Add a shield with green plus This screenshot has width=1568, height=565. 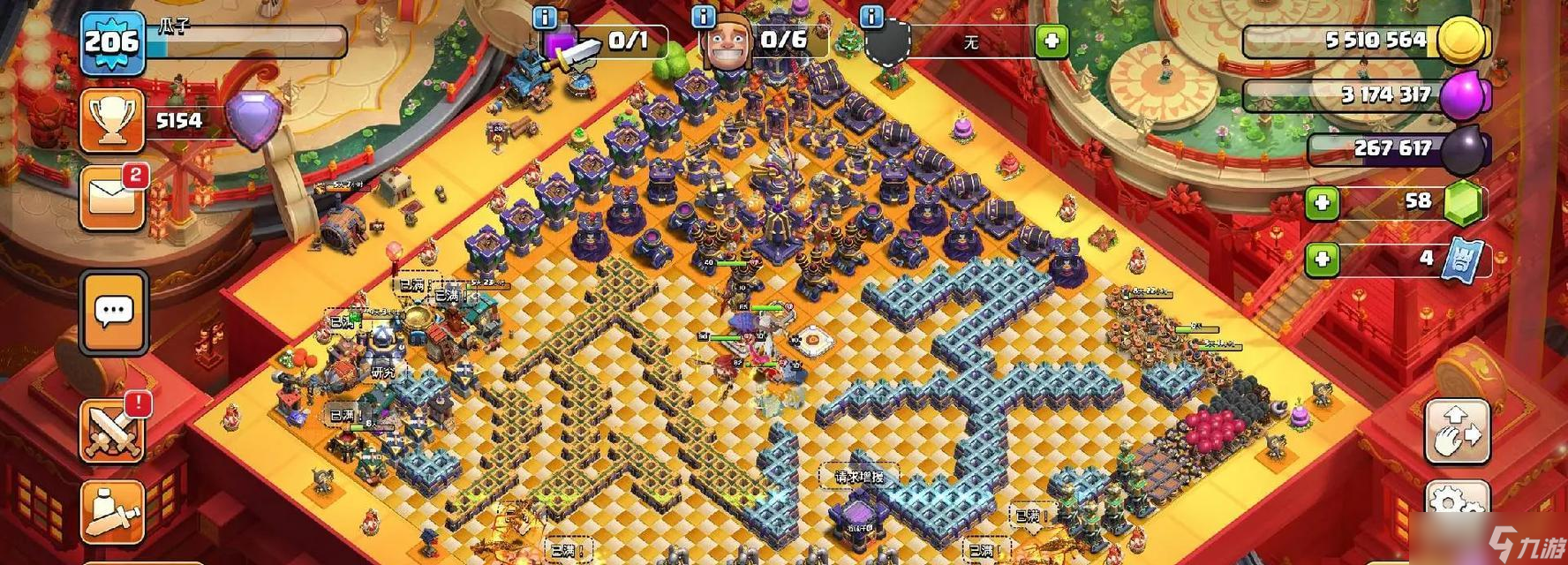pos(1051,41)
